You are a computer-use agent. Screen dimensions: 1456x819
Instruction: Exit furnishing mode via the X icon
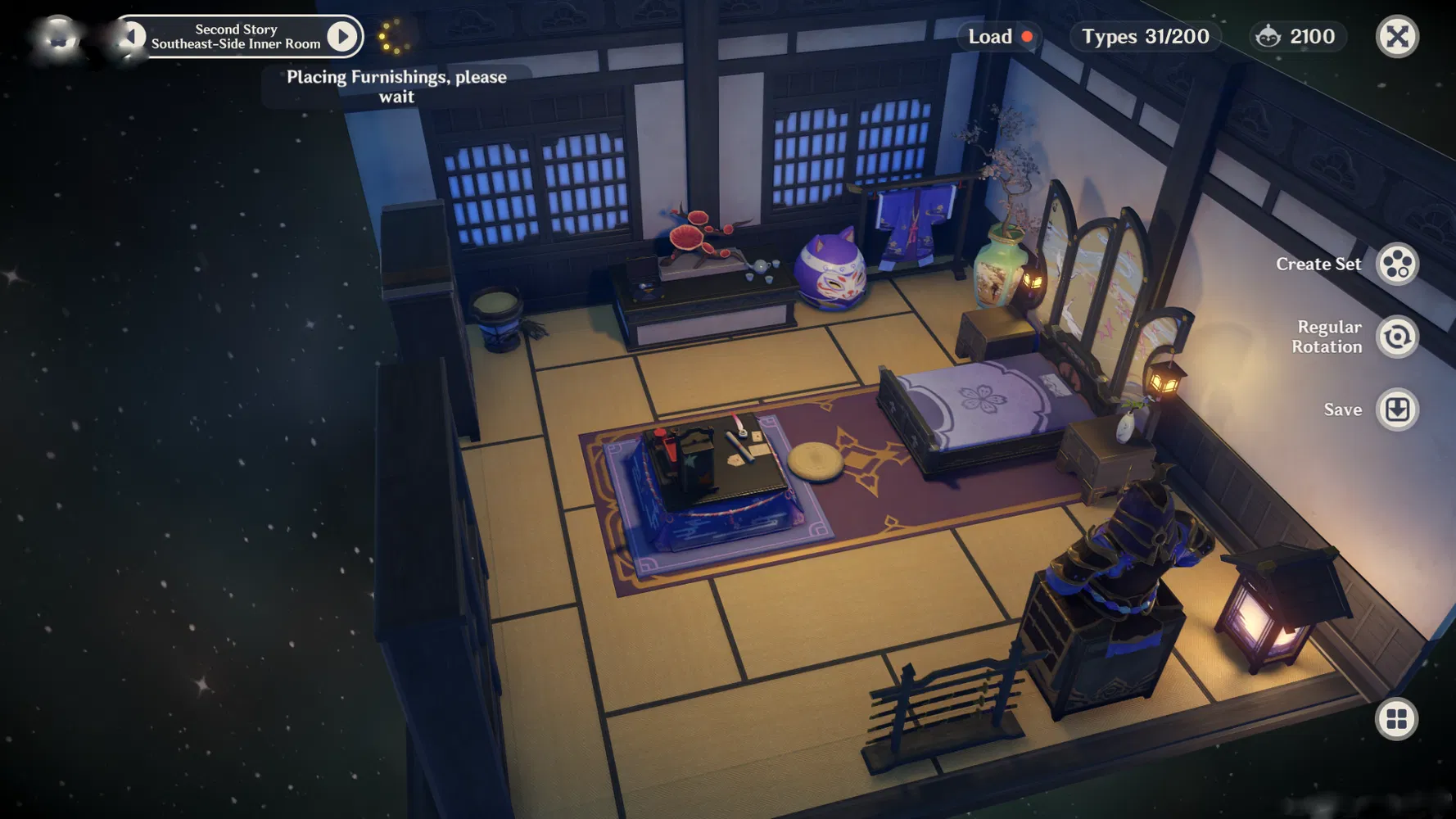point(1396,36)
